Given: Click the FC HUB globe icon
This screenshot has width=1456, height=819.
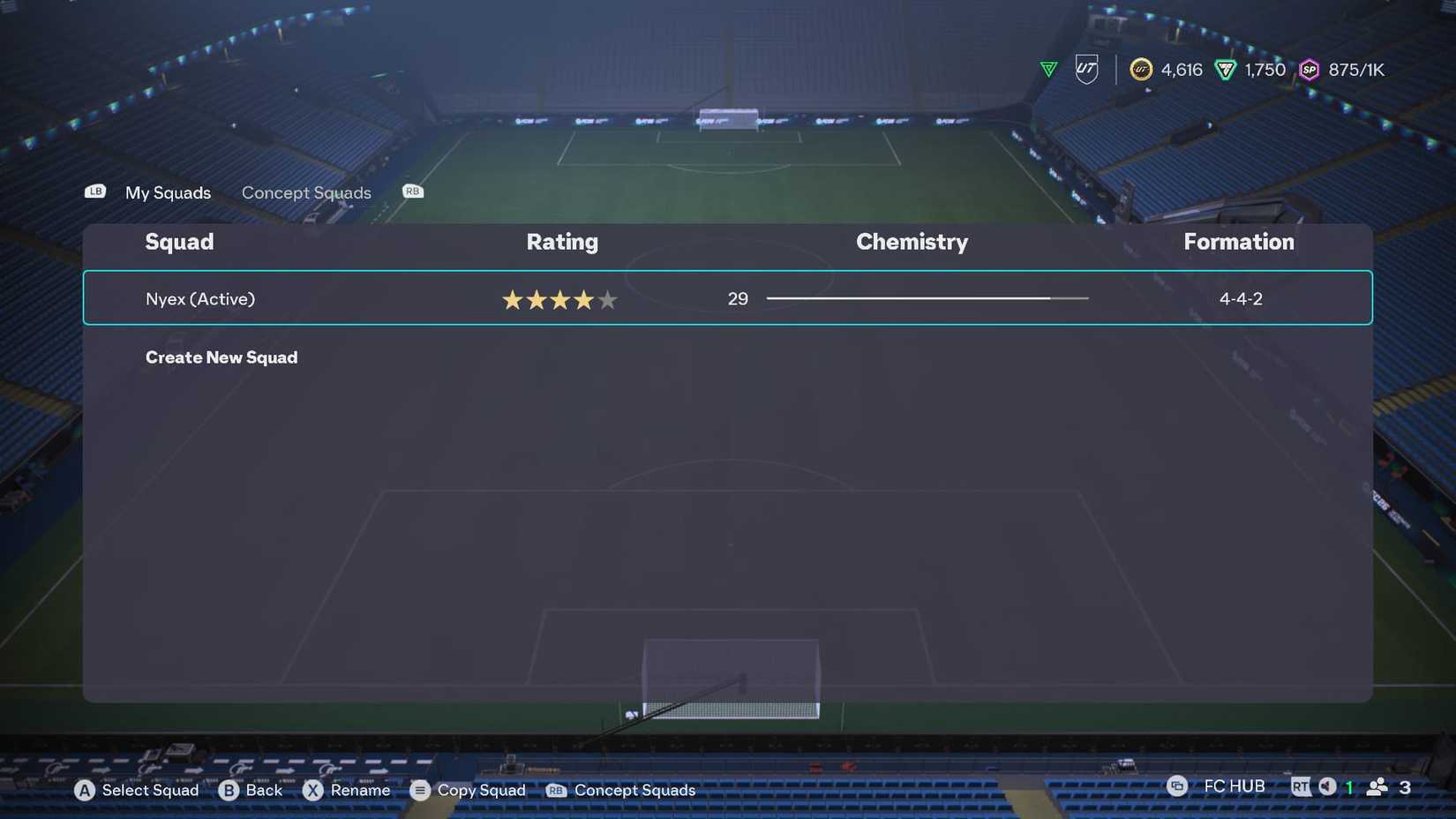Looking at the screenshot, I should coord(1176,785).
